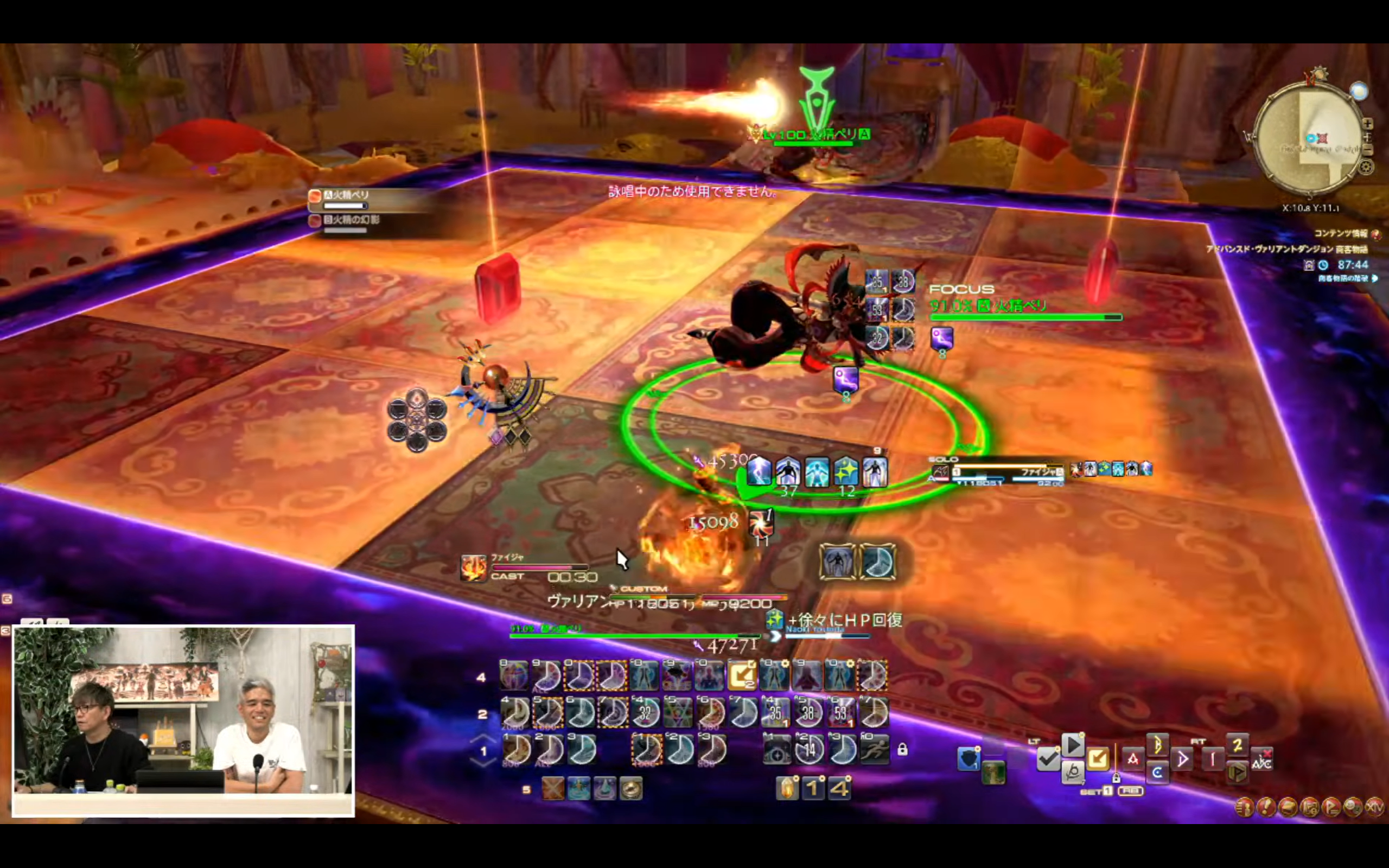Cycle hotbar 1 with the up arrow
This screenshot has height=868, width=1389.
coord(483,738)
